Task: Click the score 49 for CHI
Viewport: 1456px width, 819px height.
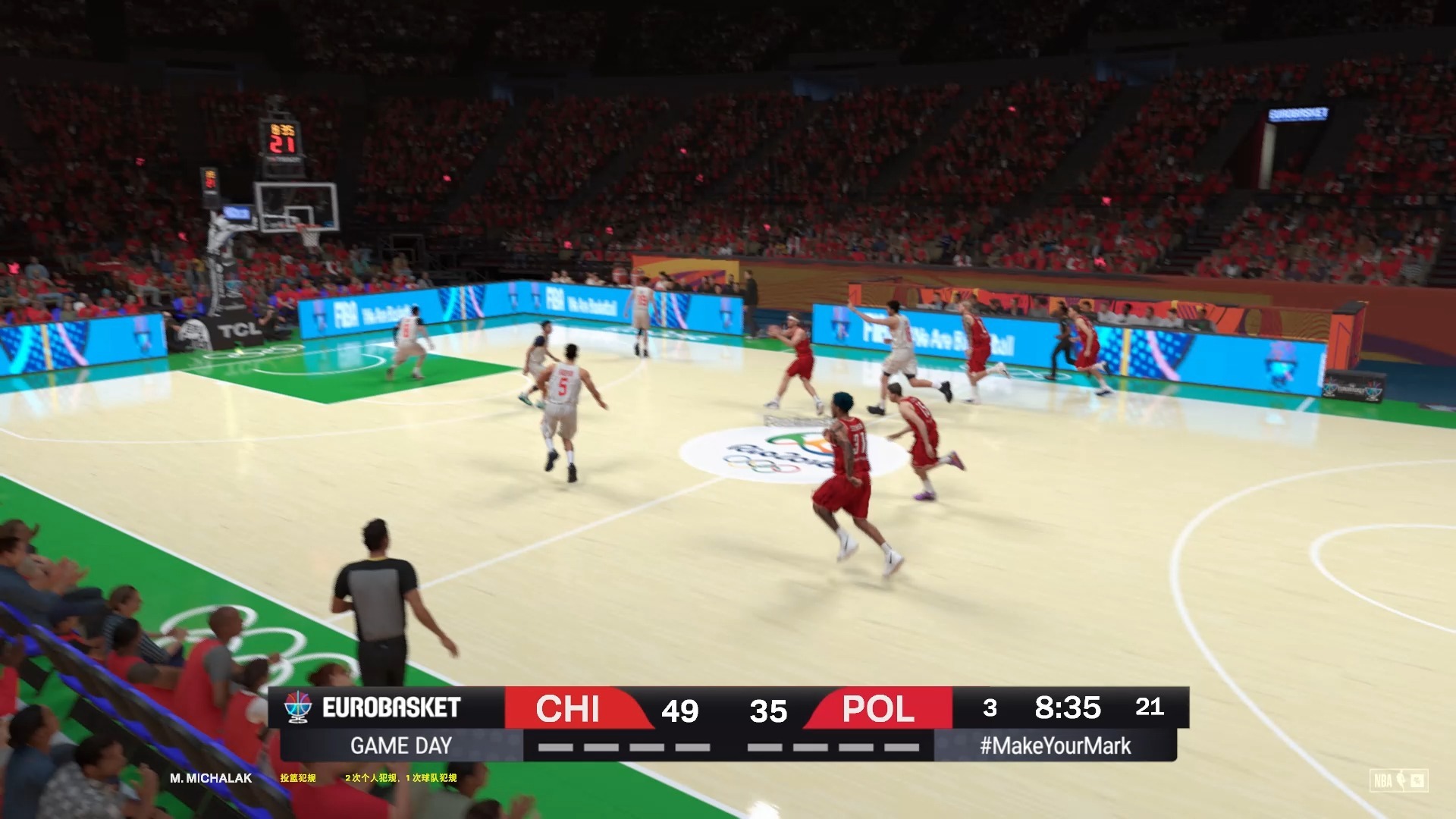Action: point(681,711)
